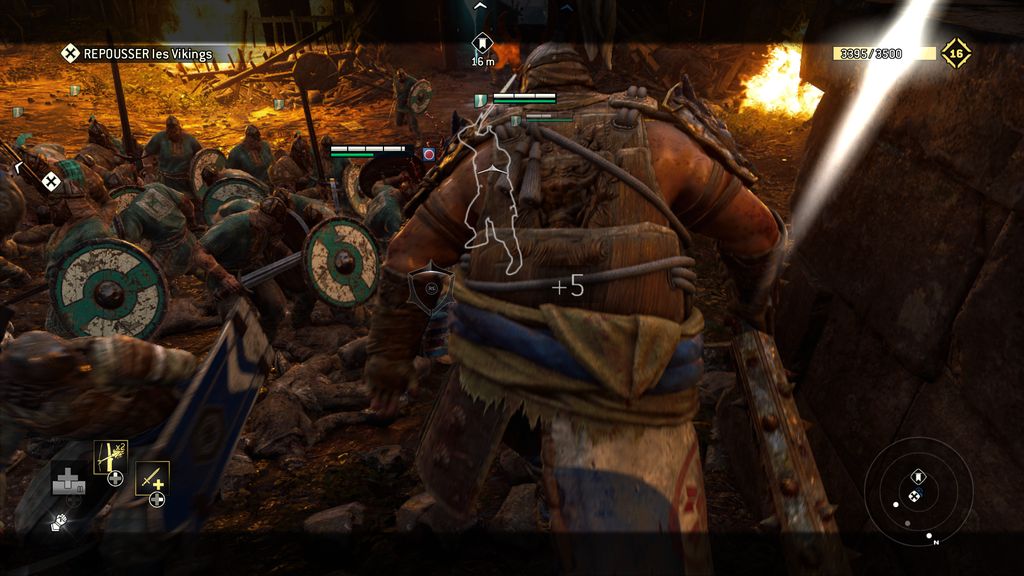
Task: Click the renown level 16 diamond badge
Action: click(x=955, y=53)
